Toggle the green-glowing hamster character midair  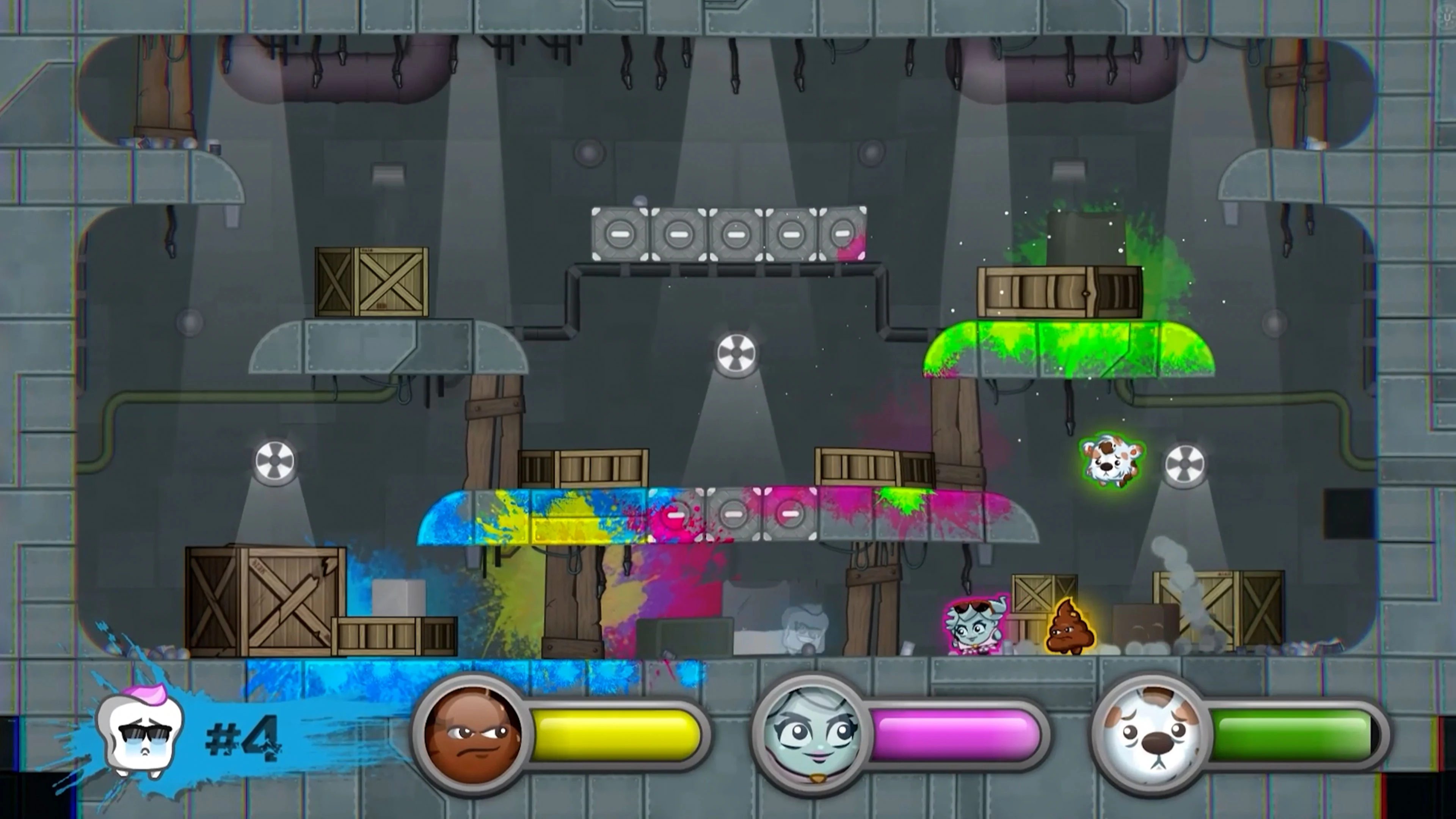click(1111, 461)
